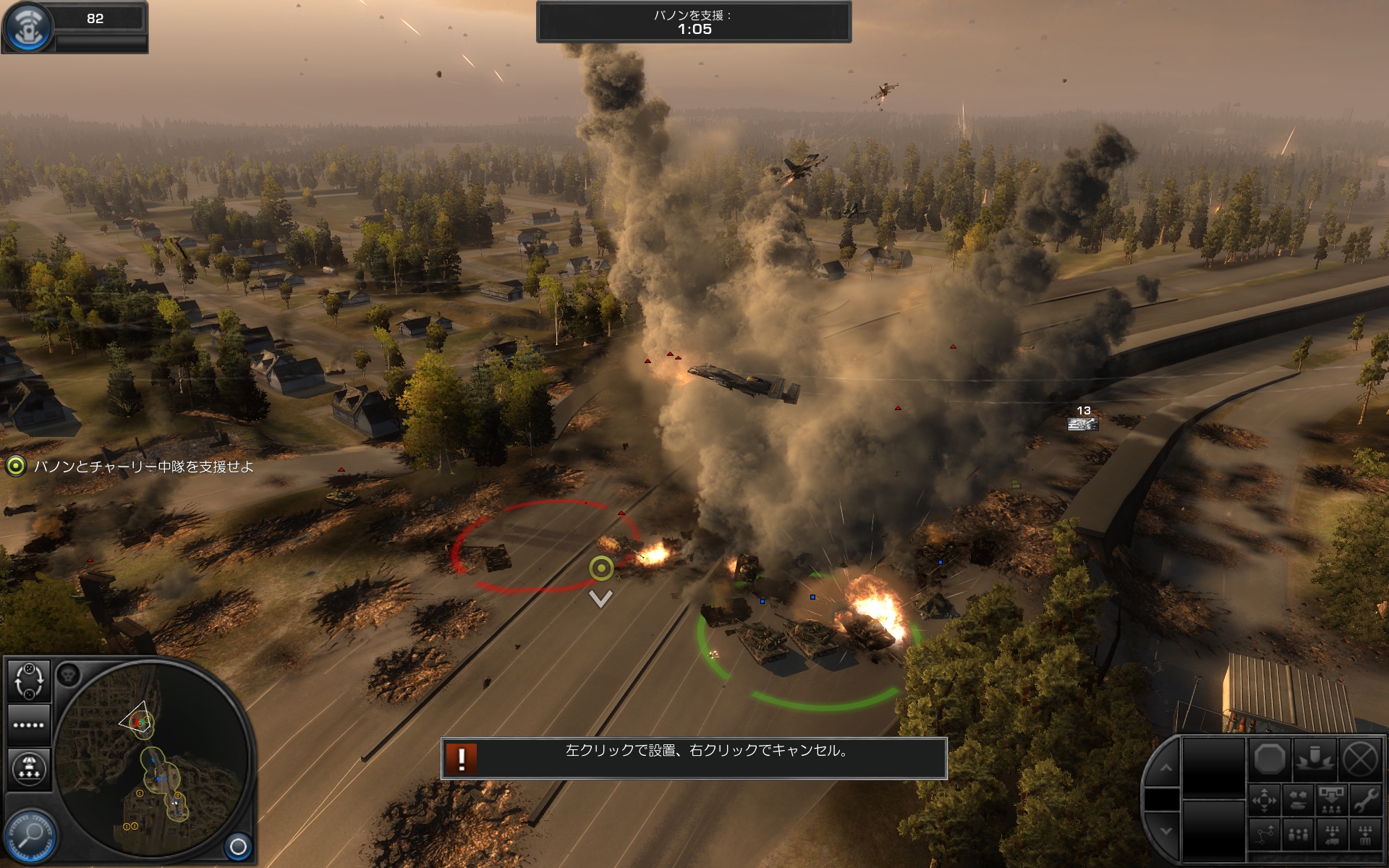The height and width of the screenshot is (868, 1389).
Task: Click the blue ring button under the minimap
Action: click(x=238, y=846)
